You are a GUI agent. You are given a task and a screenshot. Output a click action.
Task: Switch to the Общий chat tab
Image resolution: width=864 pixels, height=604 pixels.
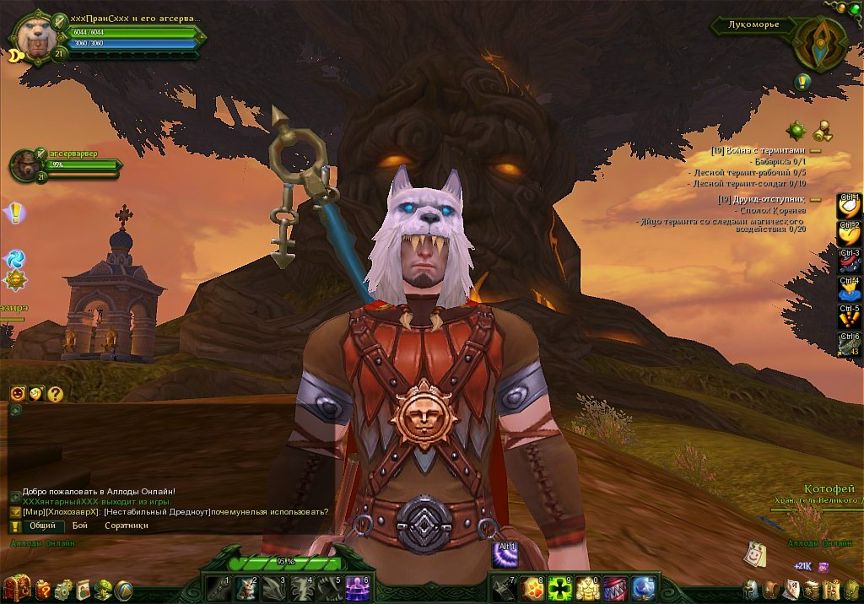[x=42, y=525]
